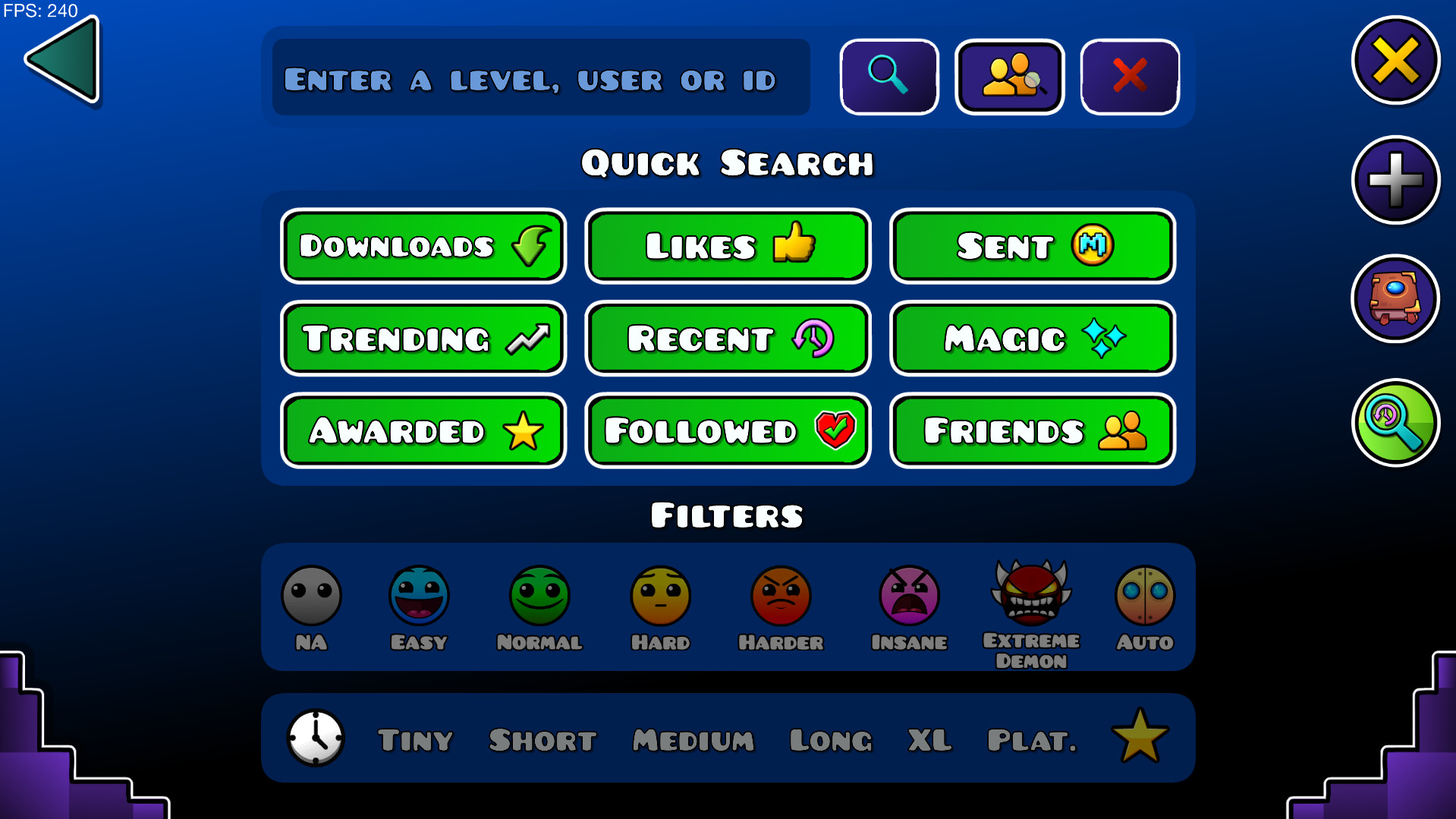The height and width of the screenshot is (819, 1456).
Task: Open the treasure room icon on the right
Action: tap(1395, 299)
